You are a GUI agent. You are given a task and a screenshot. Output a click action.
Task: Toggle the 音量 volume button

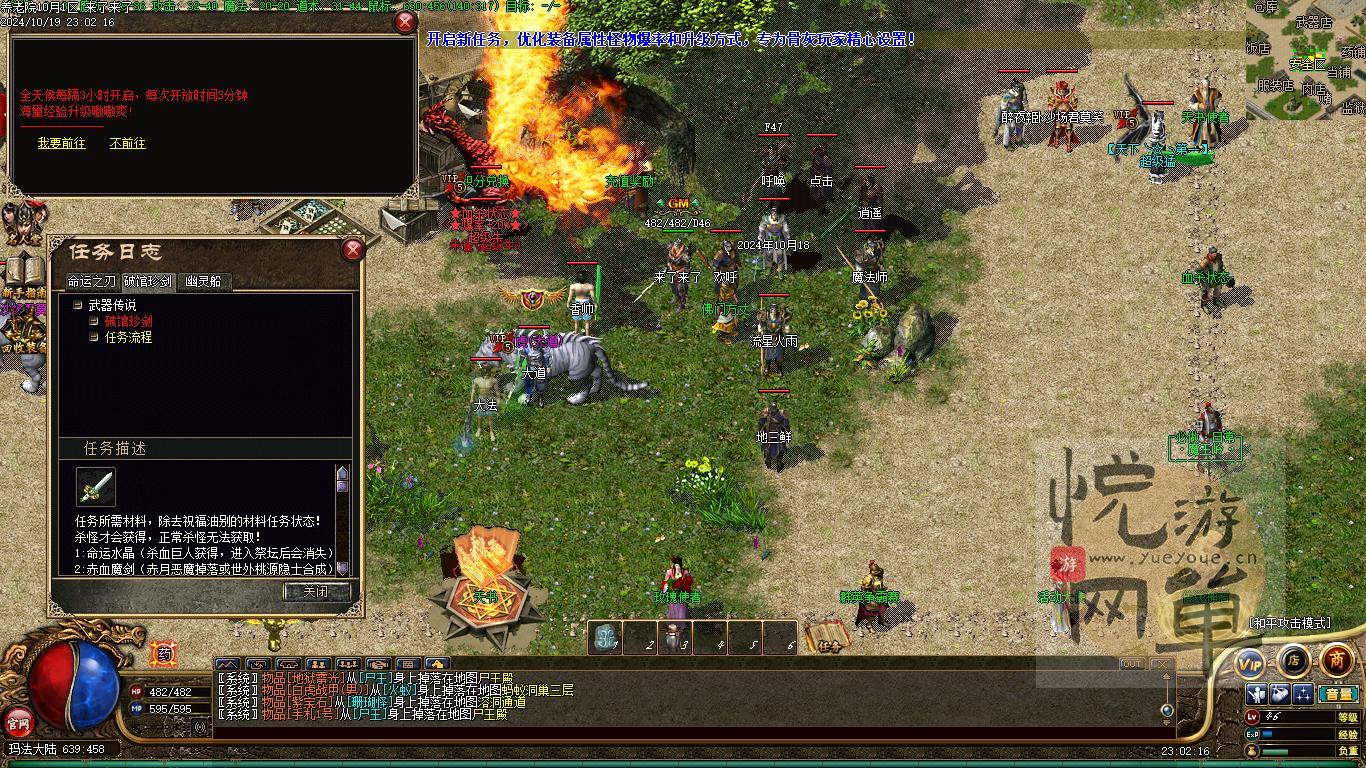coord(1338,694)
